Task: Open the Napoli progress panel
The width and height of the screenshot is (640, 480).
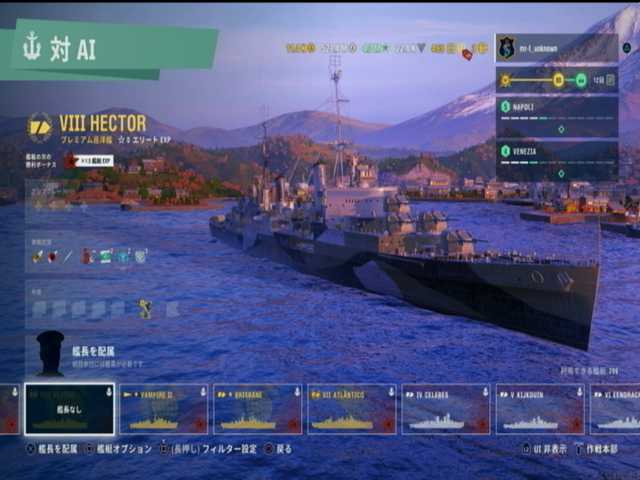Action: click(x=556, y=116)
